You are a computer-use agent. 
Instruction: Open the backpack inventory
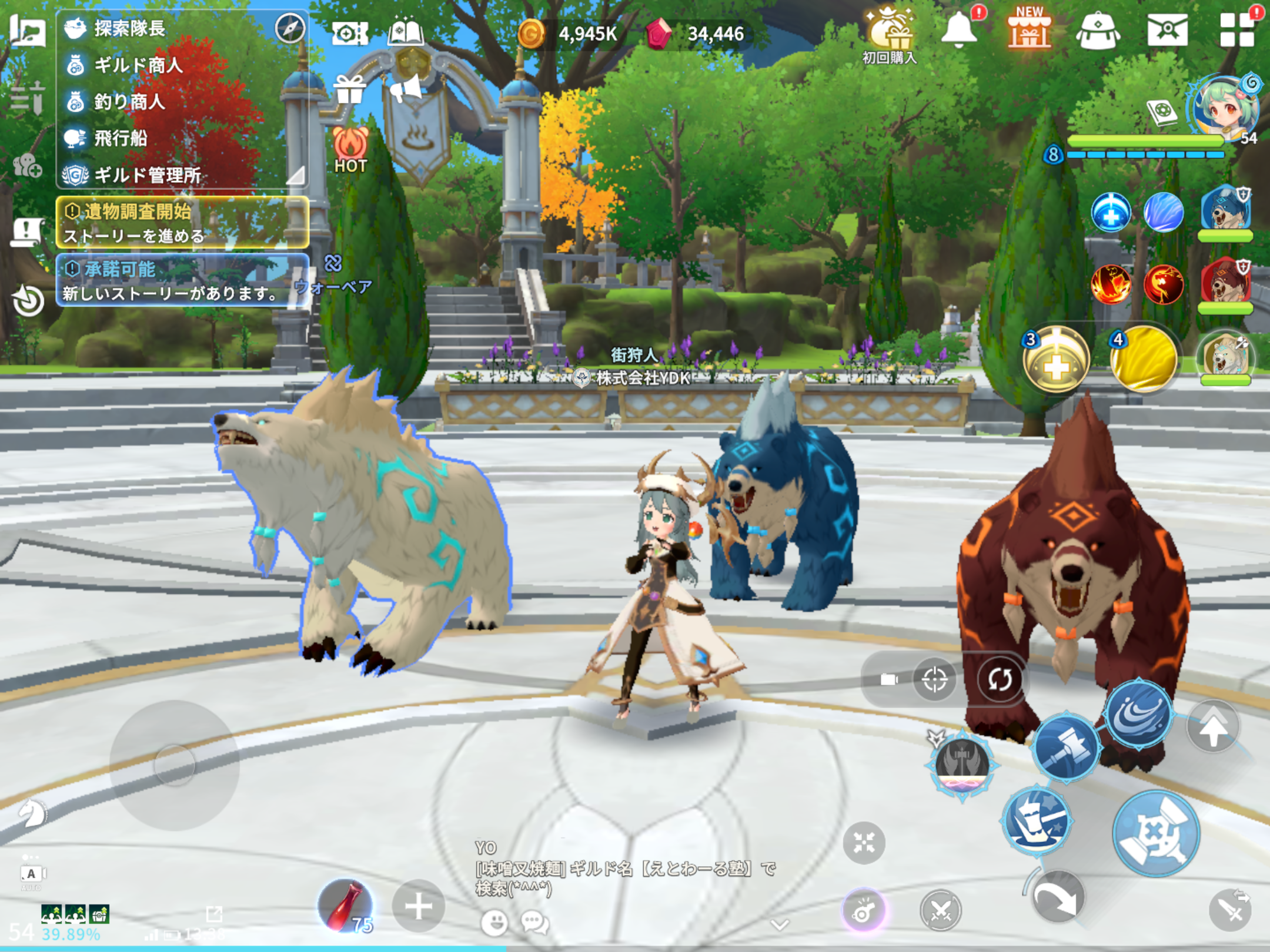(x=1097, y=31)
